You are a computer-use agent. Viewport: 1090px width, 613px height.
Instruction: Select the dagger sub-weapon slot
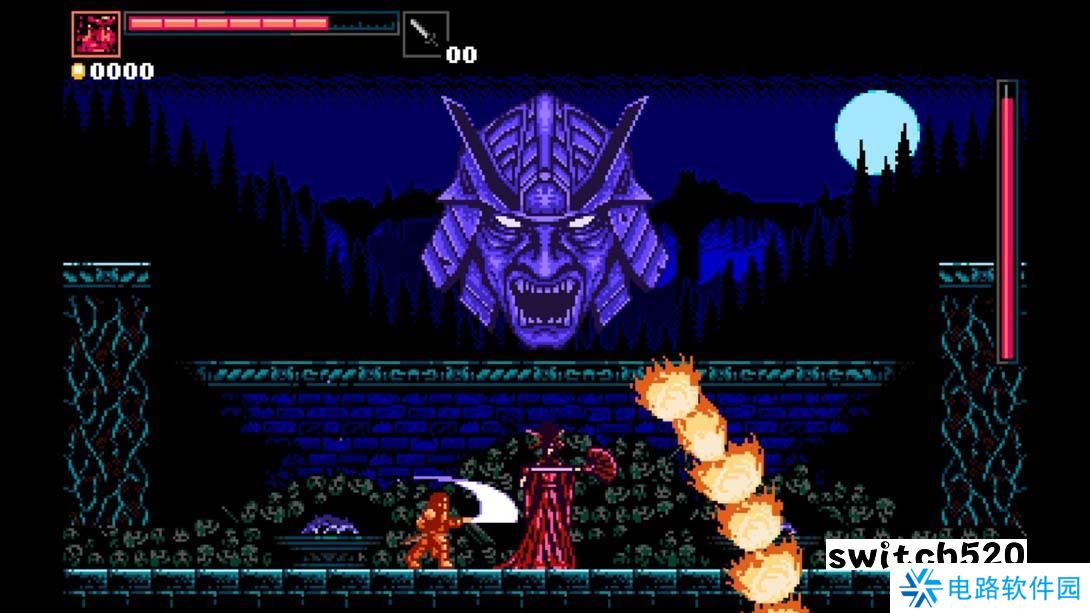pos(425,34)
